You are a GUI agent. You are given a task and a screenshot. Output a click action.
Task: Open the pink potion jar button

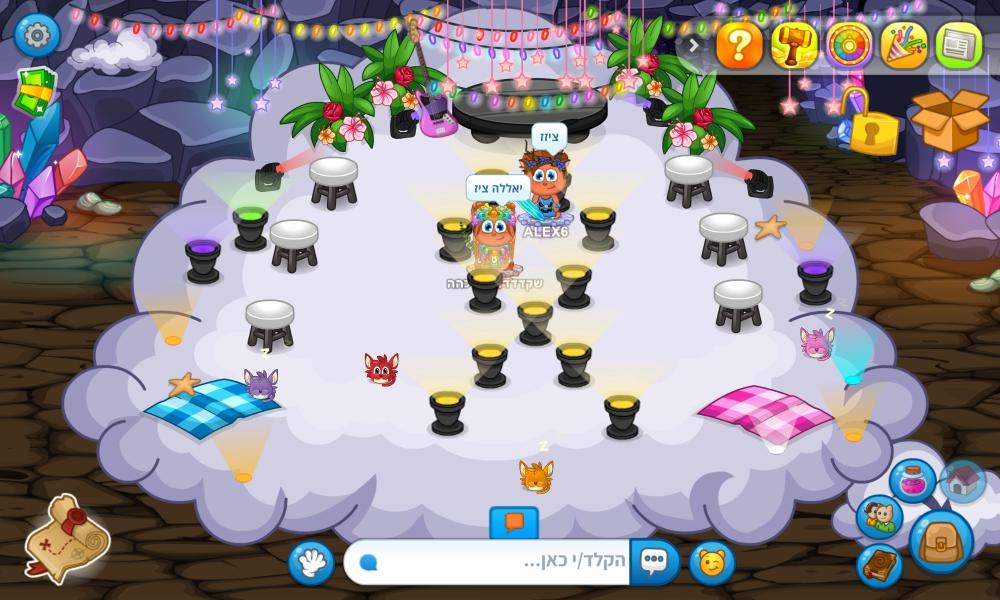point(912,481)
